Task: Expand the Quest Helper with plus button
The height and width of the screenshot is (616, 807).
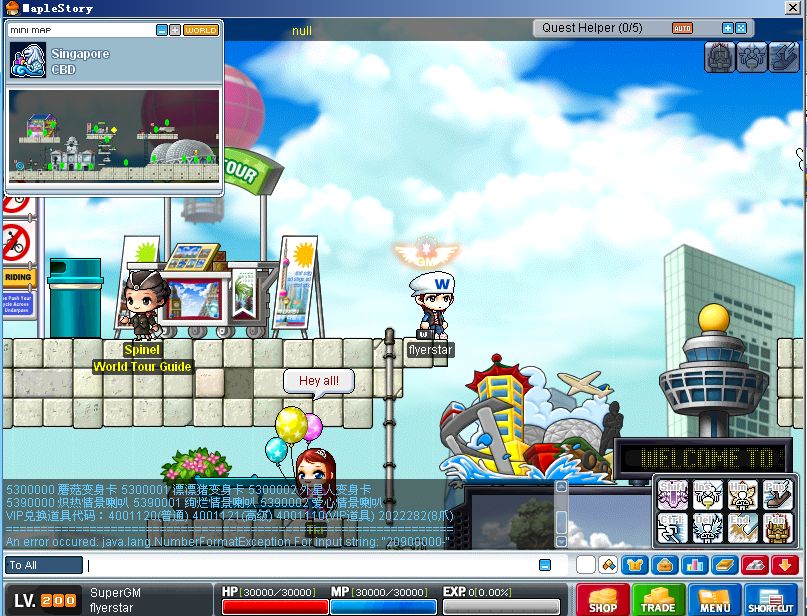Action: pos(727,28)
